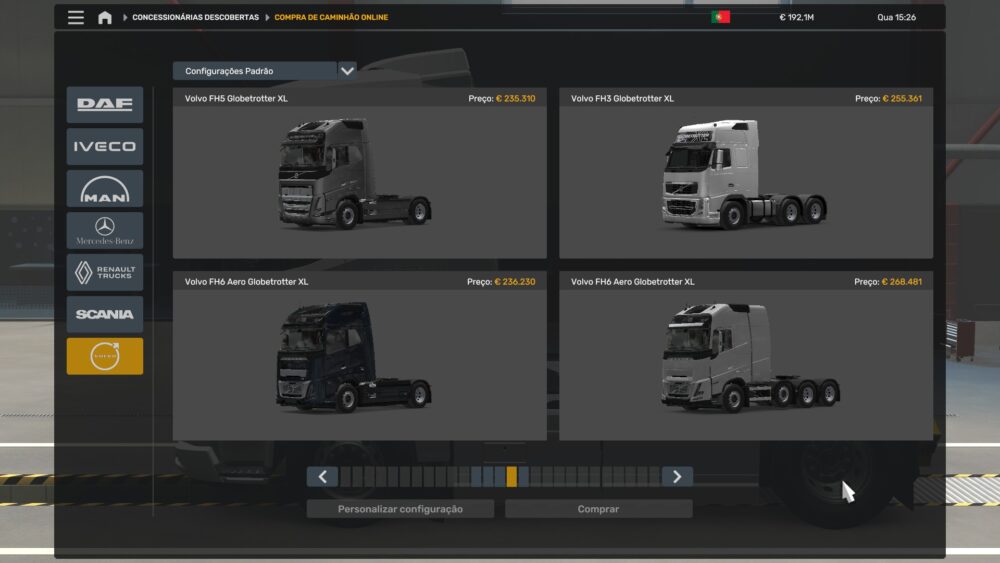Go to the next page of trucks
1000x563 pixels.
pos(677,477)
